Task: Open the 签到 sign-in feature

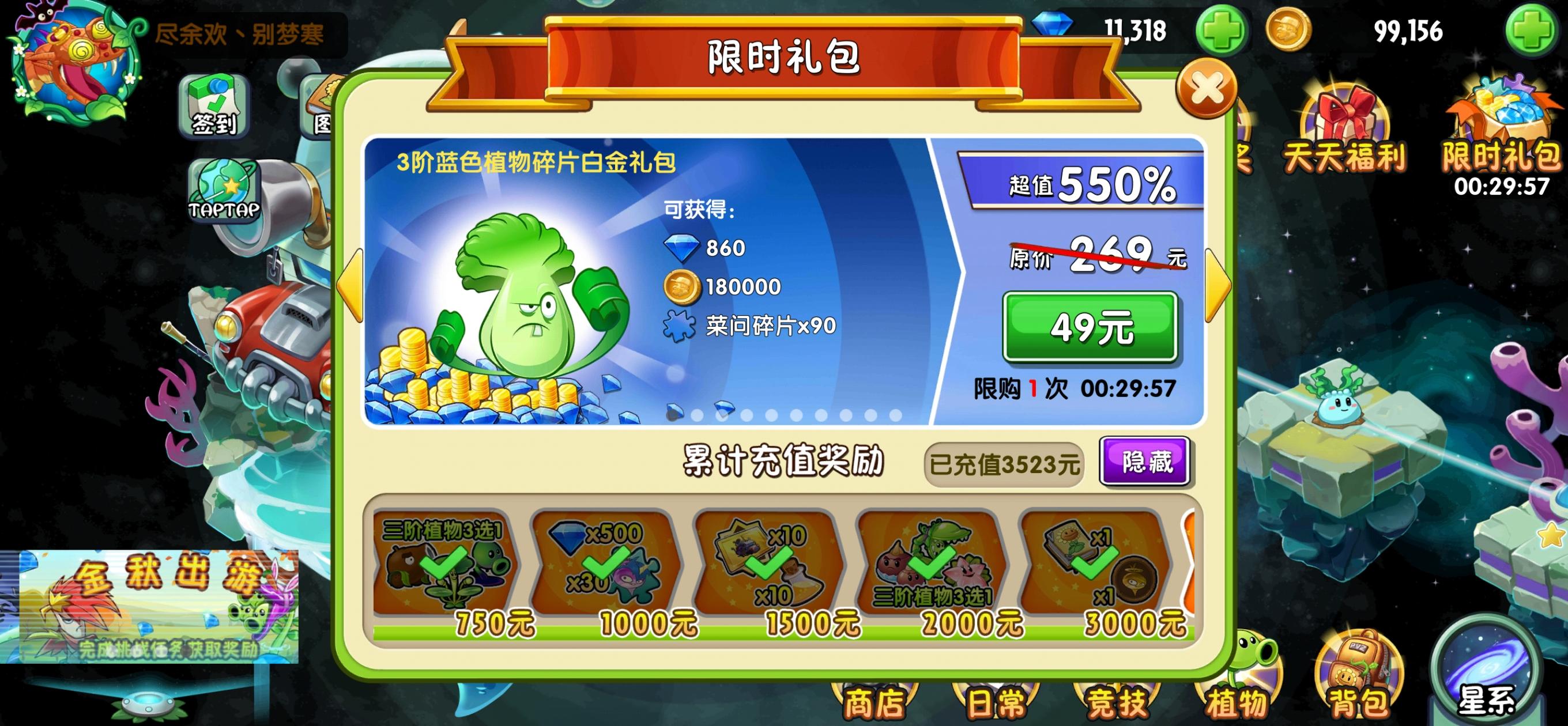Action: (214, 108)
